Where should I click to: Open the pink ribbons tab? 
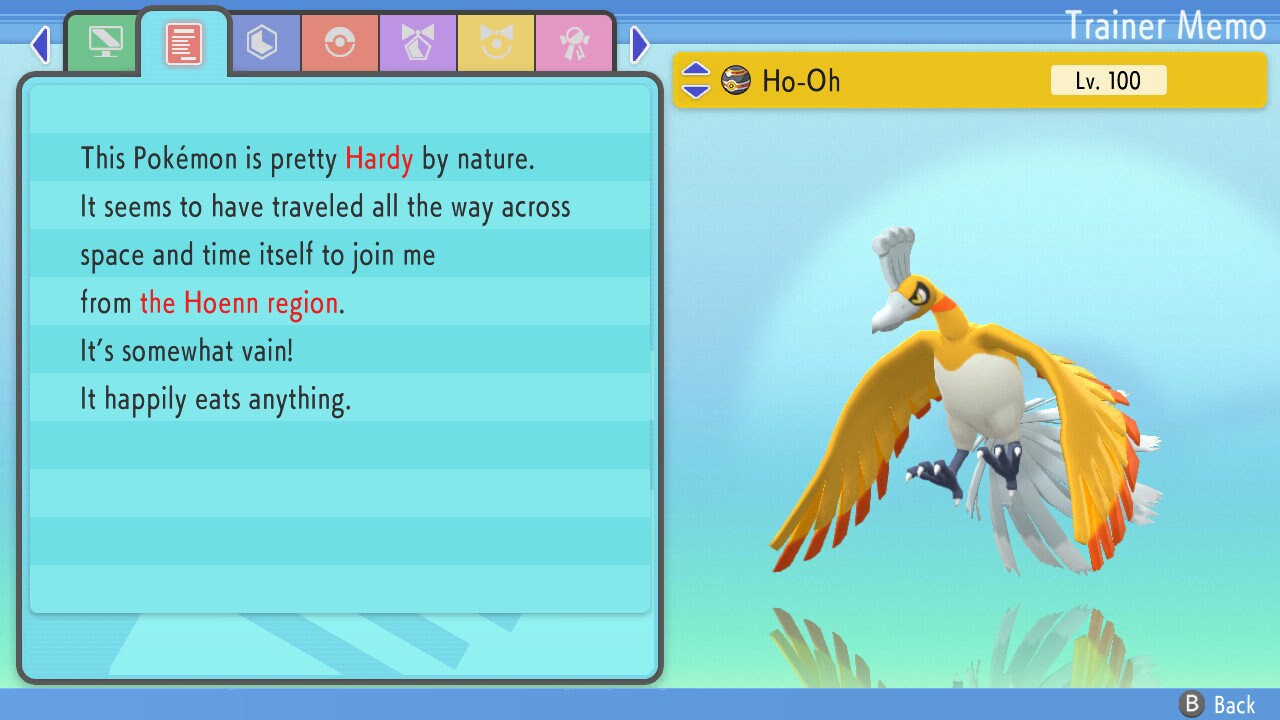574,43
